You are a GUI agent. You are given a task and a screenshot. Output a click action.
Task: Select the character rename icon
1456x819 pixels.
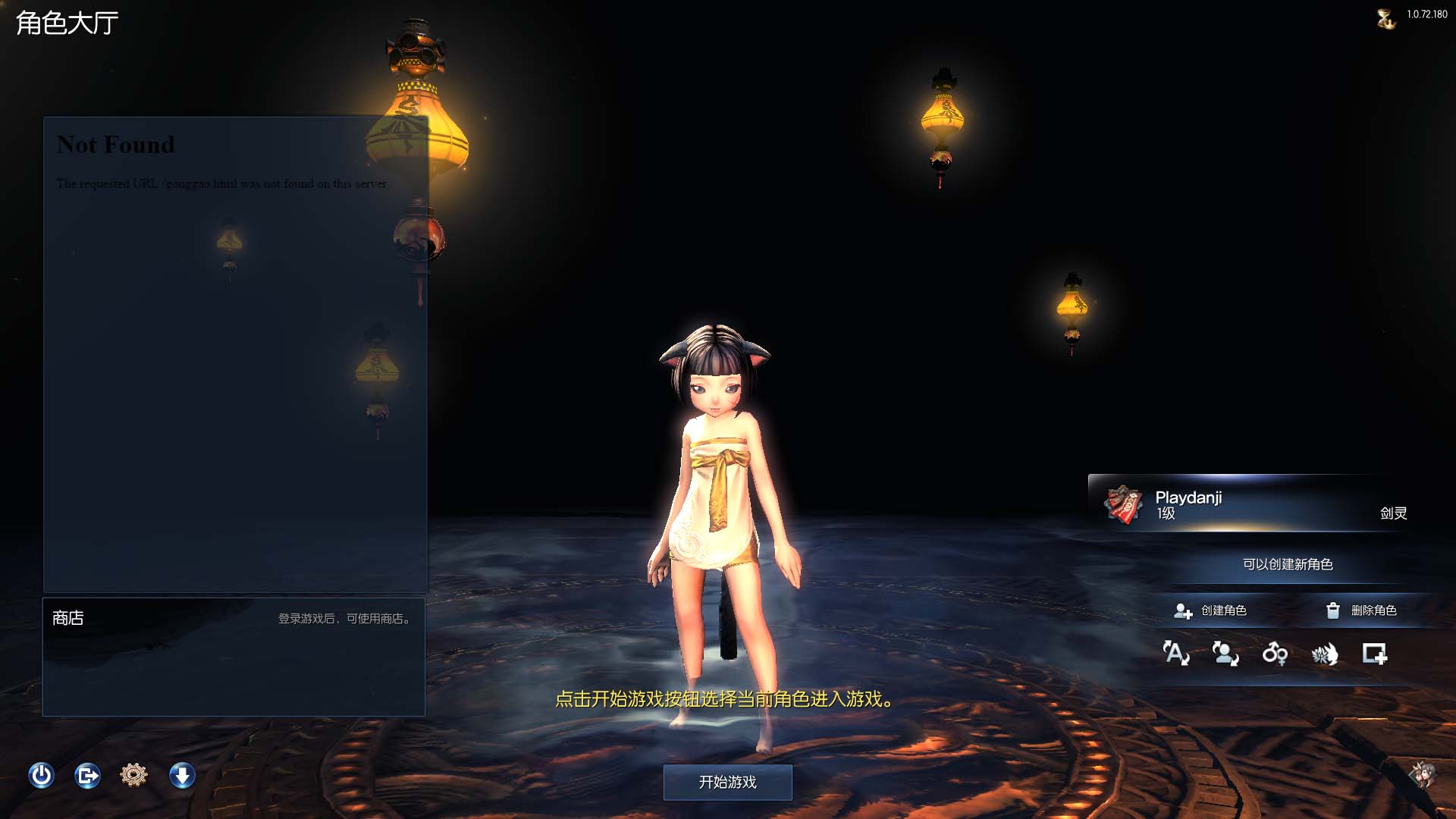(1175, 655)
